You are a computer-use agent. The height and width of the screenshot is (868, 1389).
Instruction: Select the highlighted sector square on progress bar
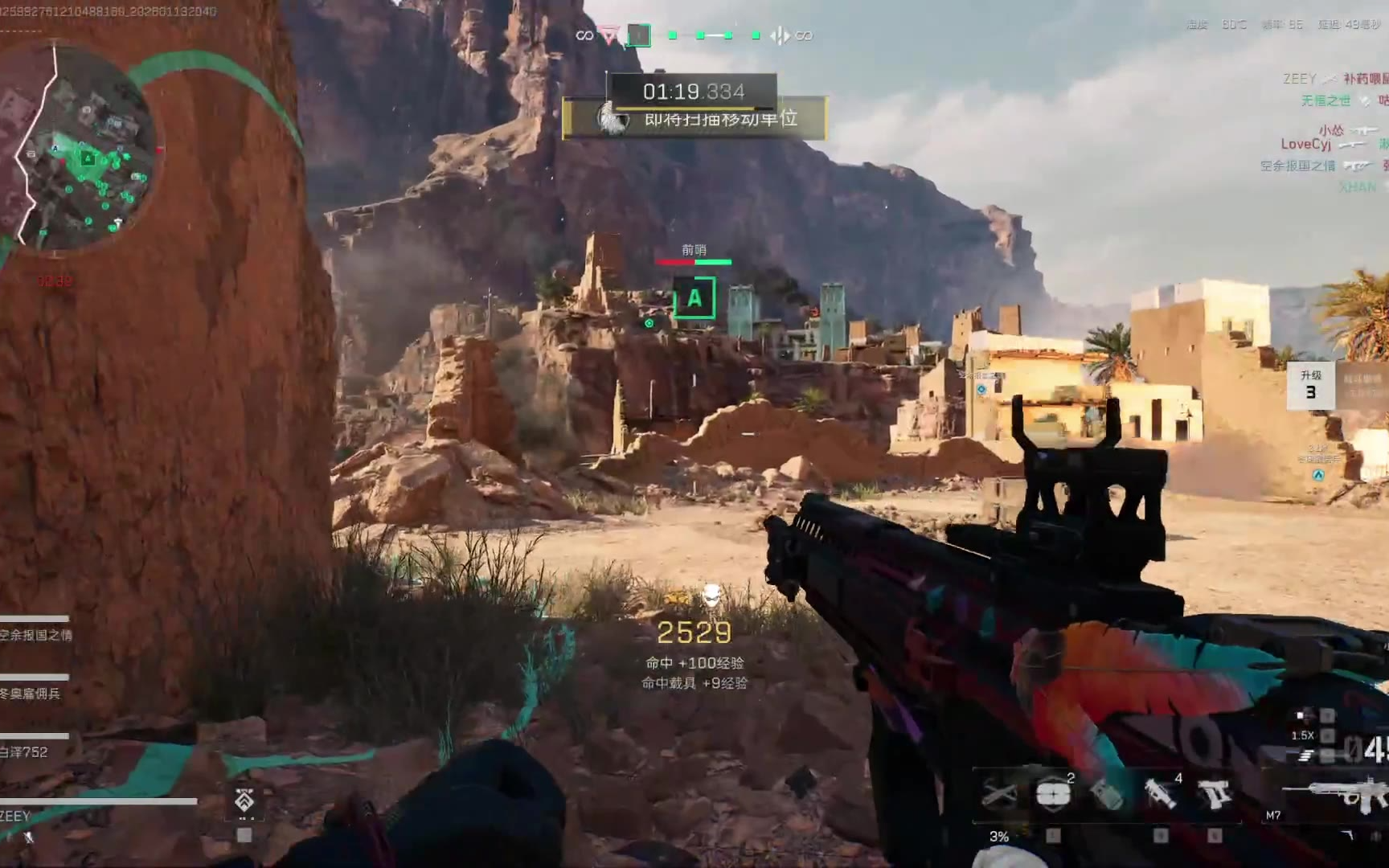[x=639, y=35]
